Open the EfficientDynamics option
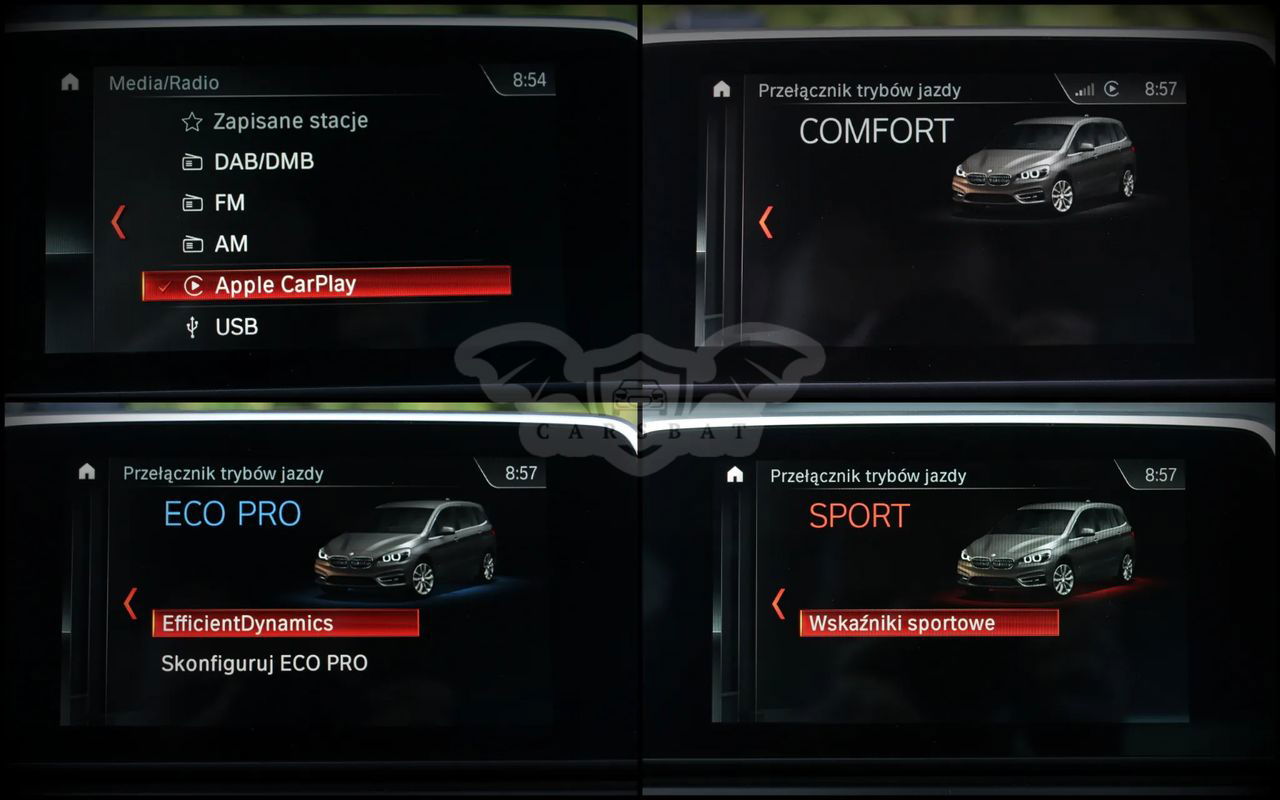Image resolution: width=1280 pixels, height=800 pixels. [285, 623]
